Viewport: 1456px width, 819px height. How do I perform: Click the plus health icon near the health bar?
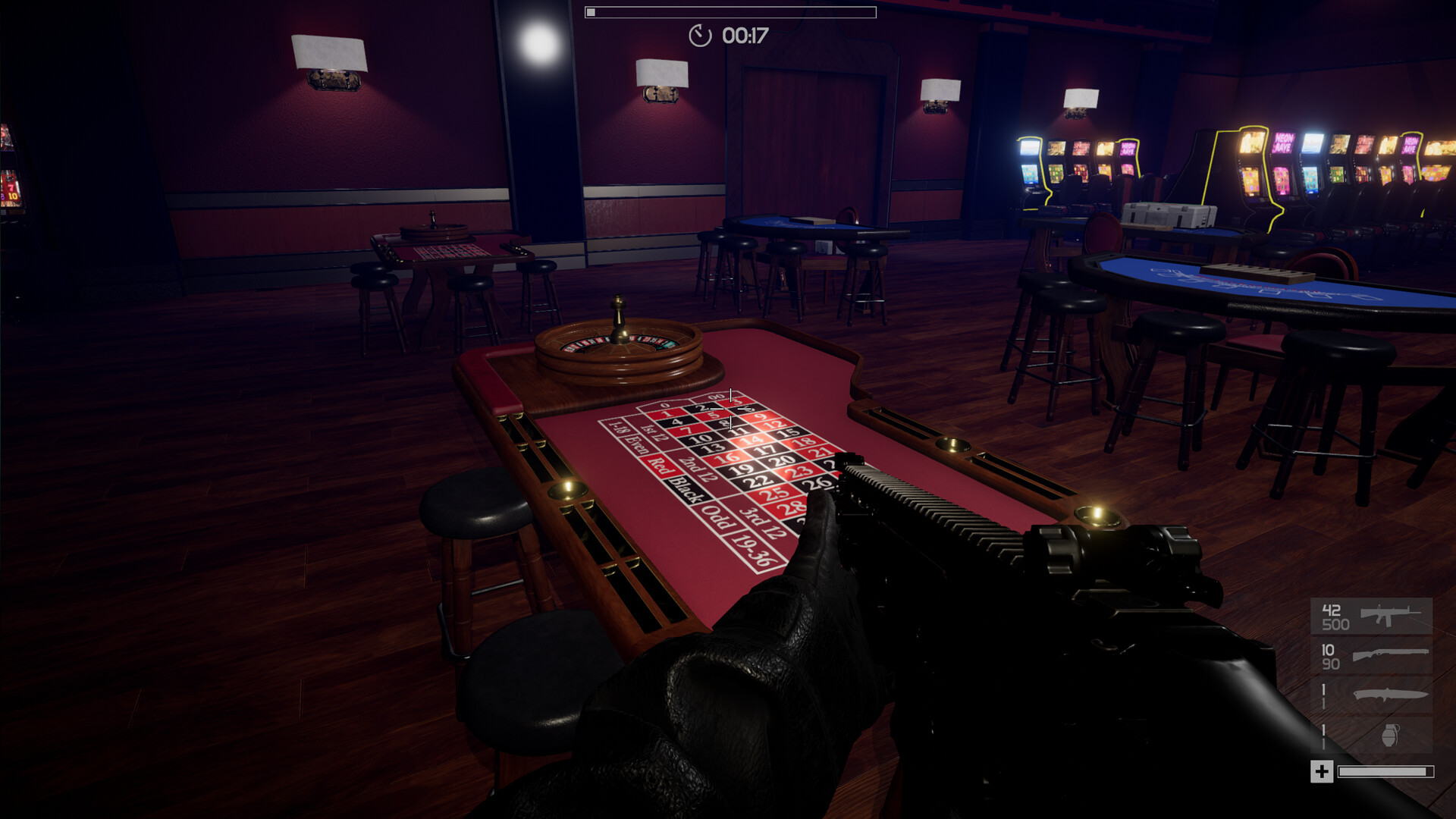(x=1322, y=771)
